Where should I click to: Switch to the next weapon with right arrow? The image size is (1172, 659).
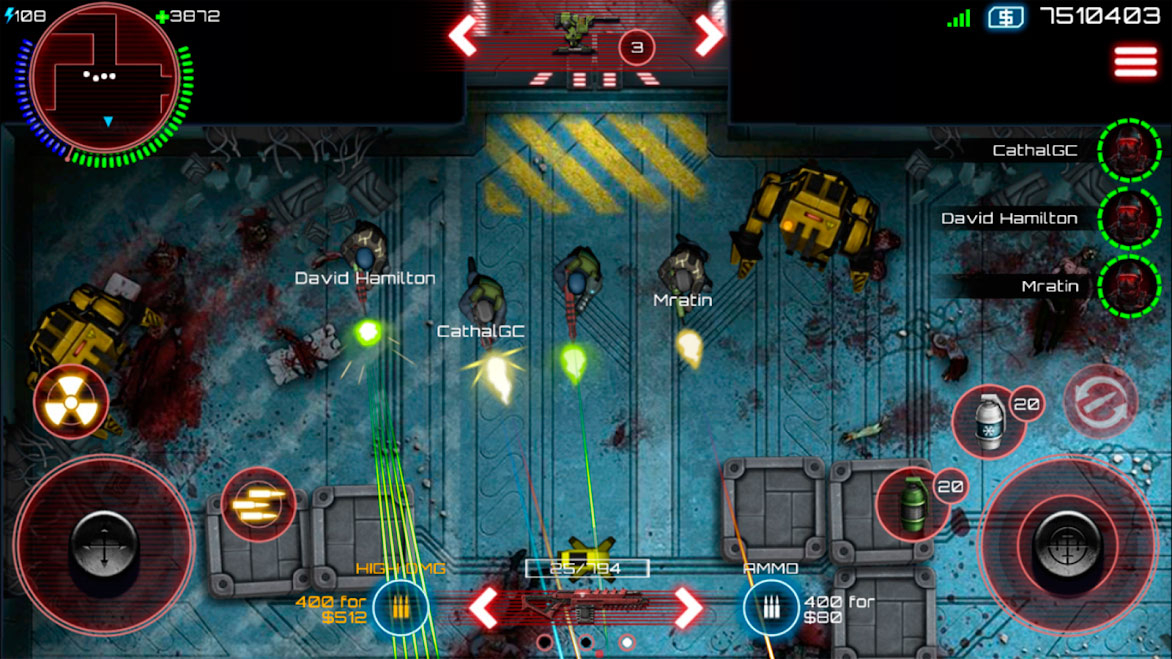click(688, 607)
